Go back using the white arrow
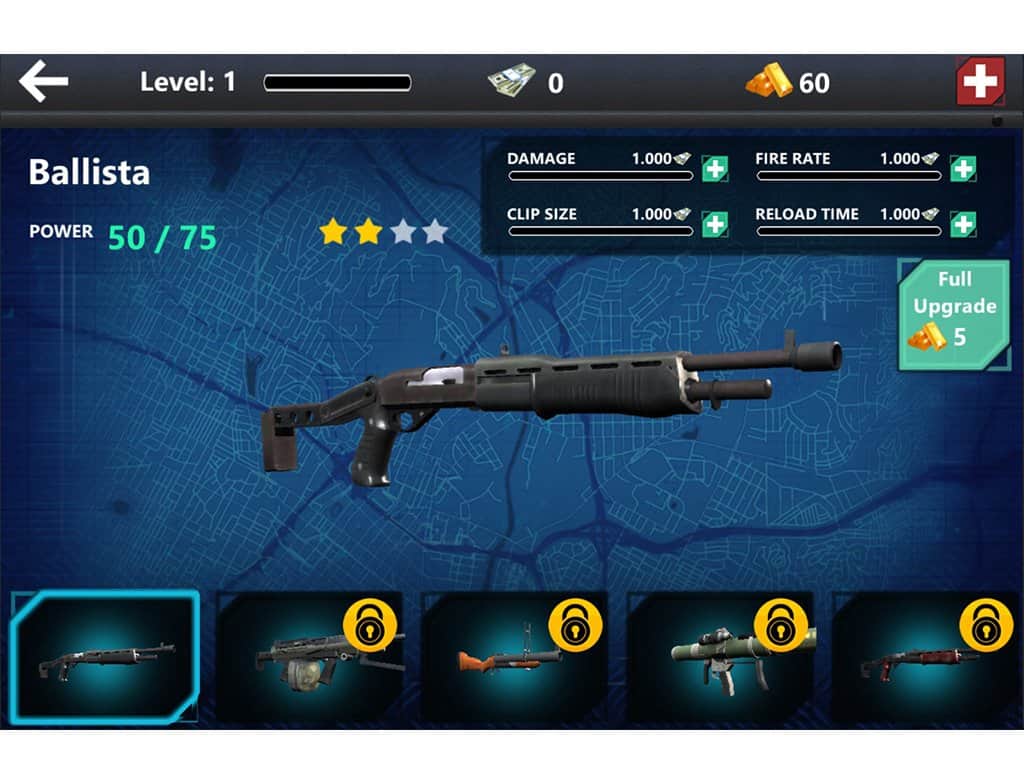The width and height of the screenshot is (1024, 784). pos(44,82)
